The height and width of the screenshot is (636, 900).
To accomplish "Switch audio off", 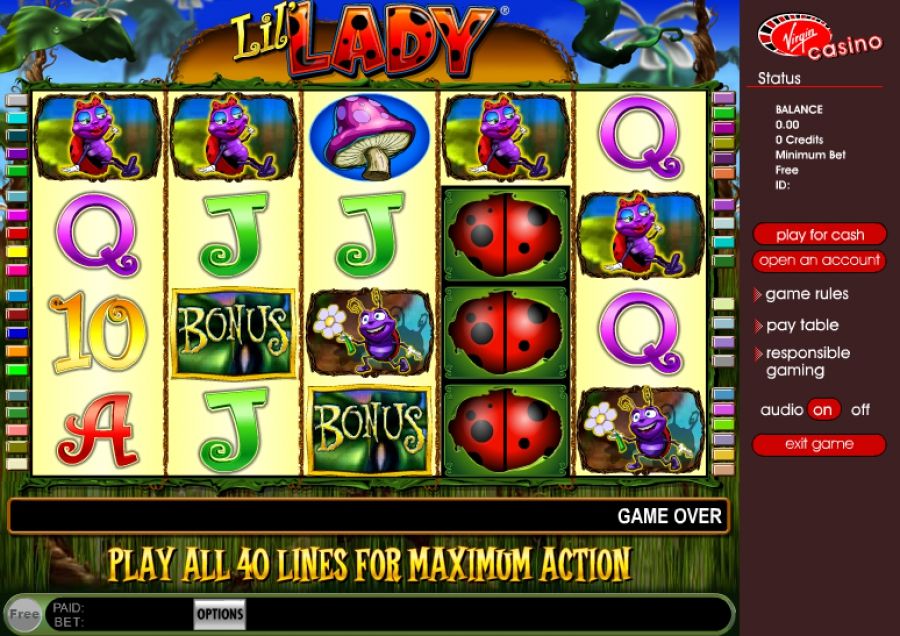I will tap(860, 410).
